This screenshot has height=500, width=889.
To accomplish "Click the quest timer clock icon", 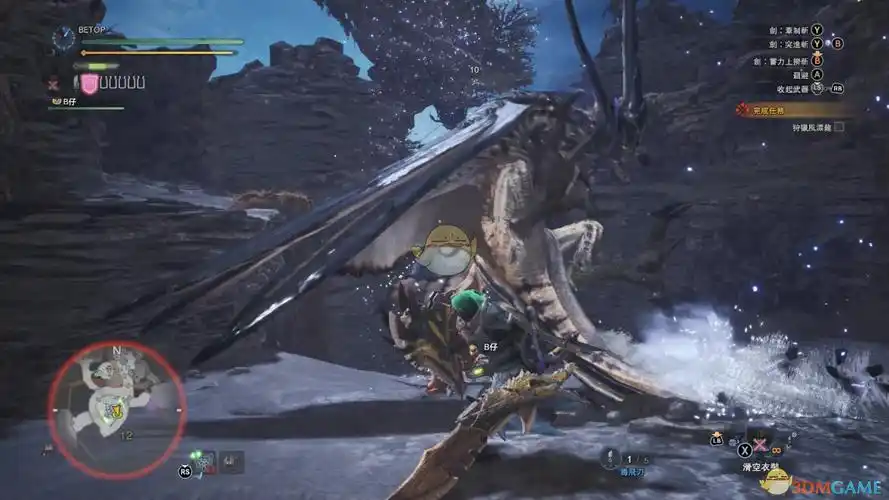I will point(64,39).
